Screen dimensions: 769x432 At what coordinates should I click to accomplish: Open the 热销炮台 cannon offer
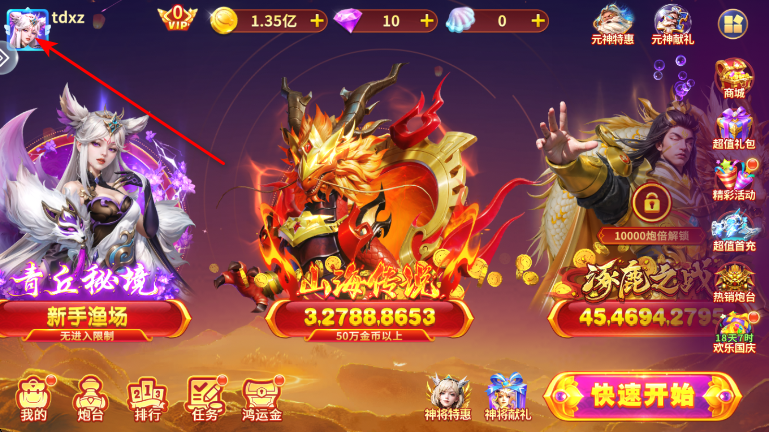coord(734,284)
